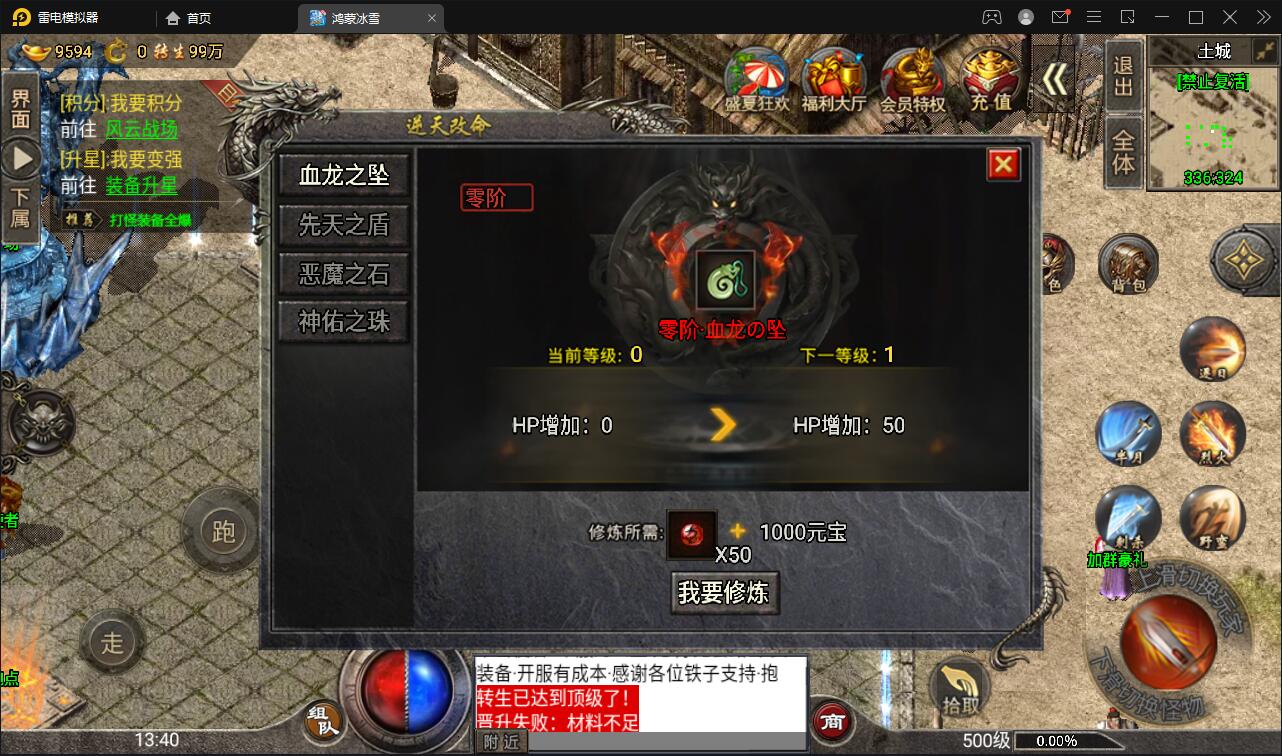1282x756 pixels.
Task: Cast the 半月 skill
Action: click(x=1130, y=435)
